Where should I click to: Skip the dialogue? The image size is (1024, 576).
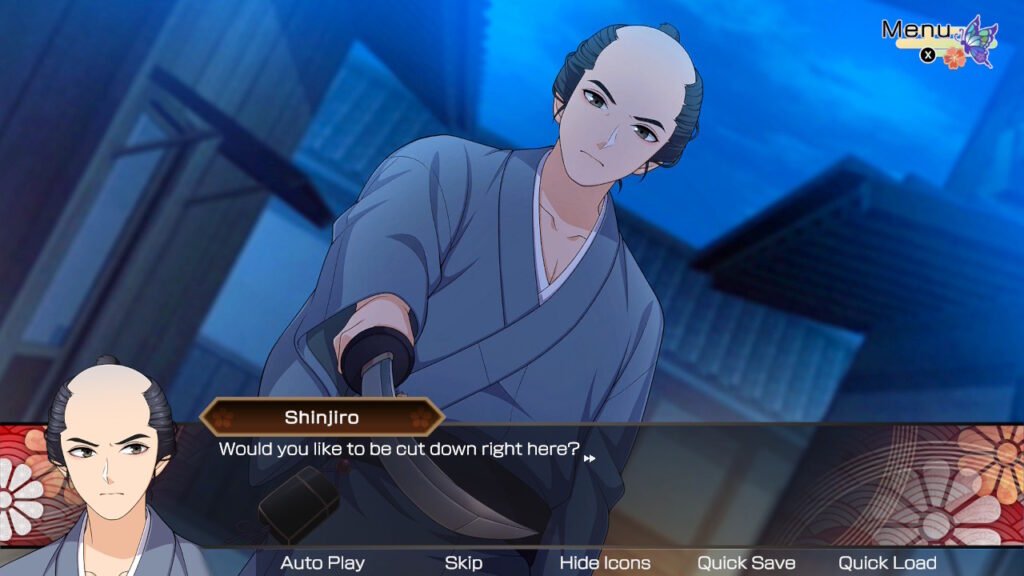[463, 563]
